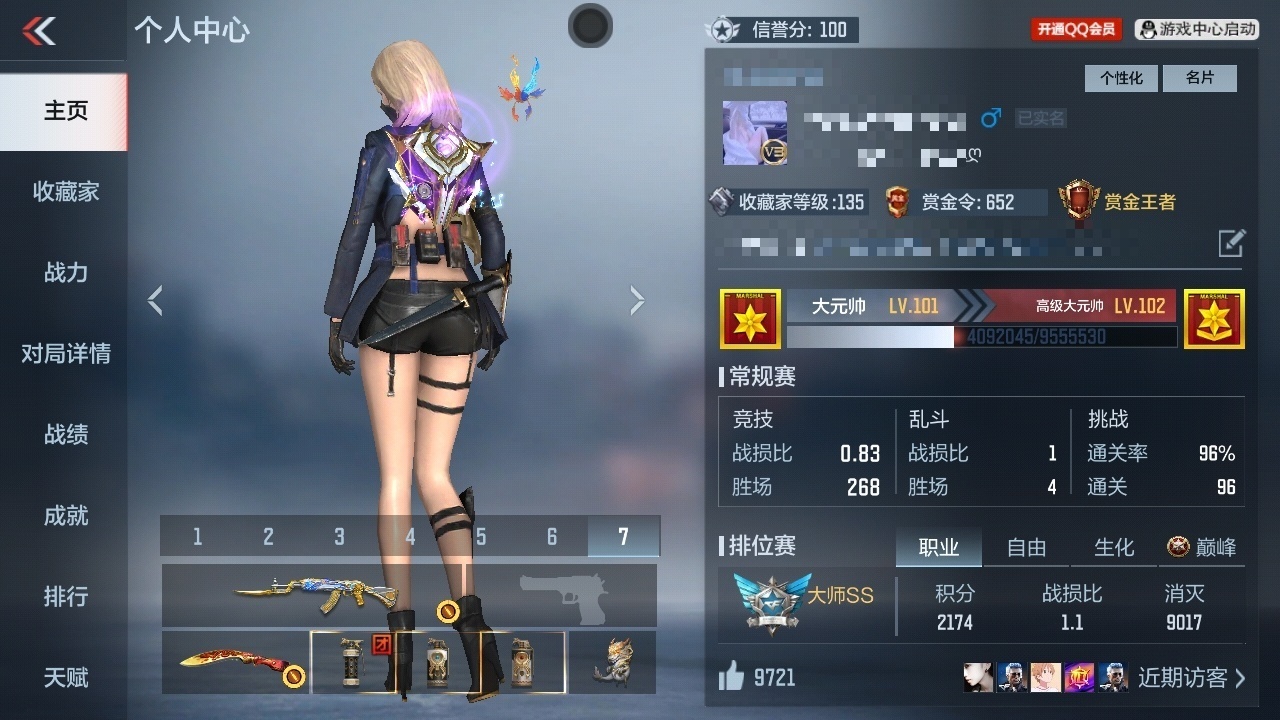The image size is (1280, 720).
Task: Open the 成就 achievements page
Action: [65, 515]
